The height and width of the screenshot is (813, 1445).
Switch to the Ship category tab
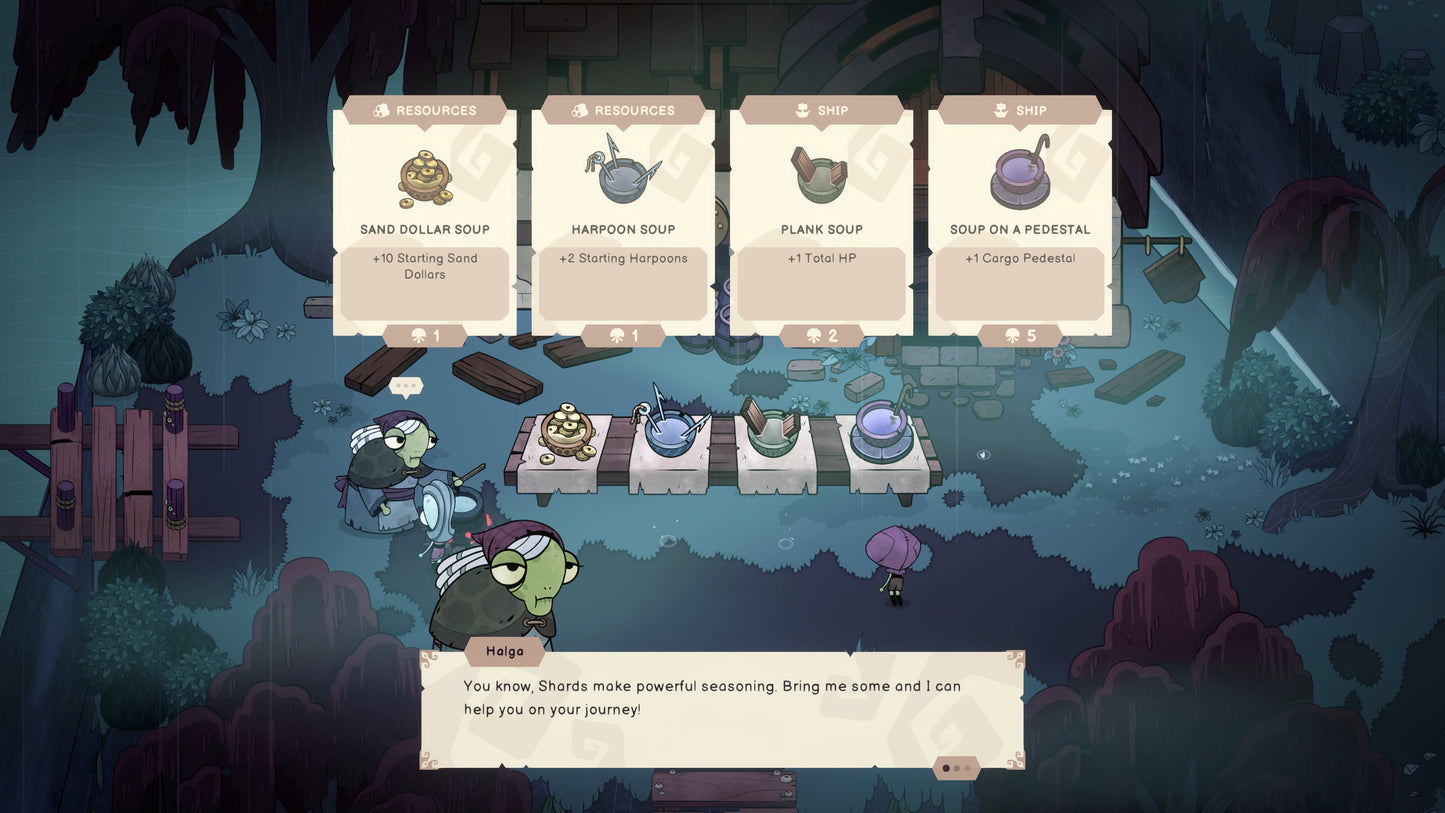pyautogui.click(x=820, y=110)
